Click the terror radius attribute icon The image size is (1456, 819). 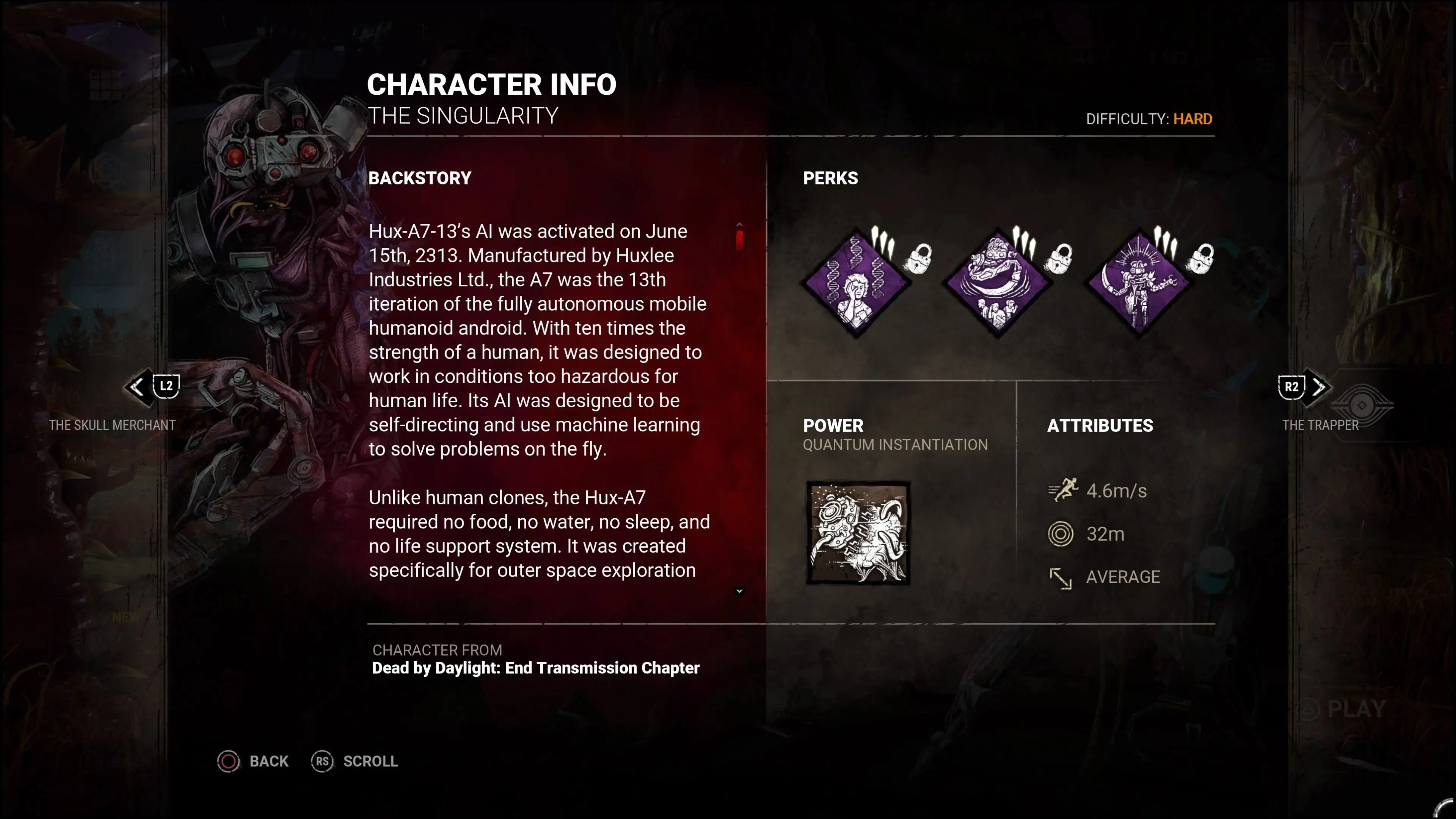pyautogui.click(x=1062, y=533)
